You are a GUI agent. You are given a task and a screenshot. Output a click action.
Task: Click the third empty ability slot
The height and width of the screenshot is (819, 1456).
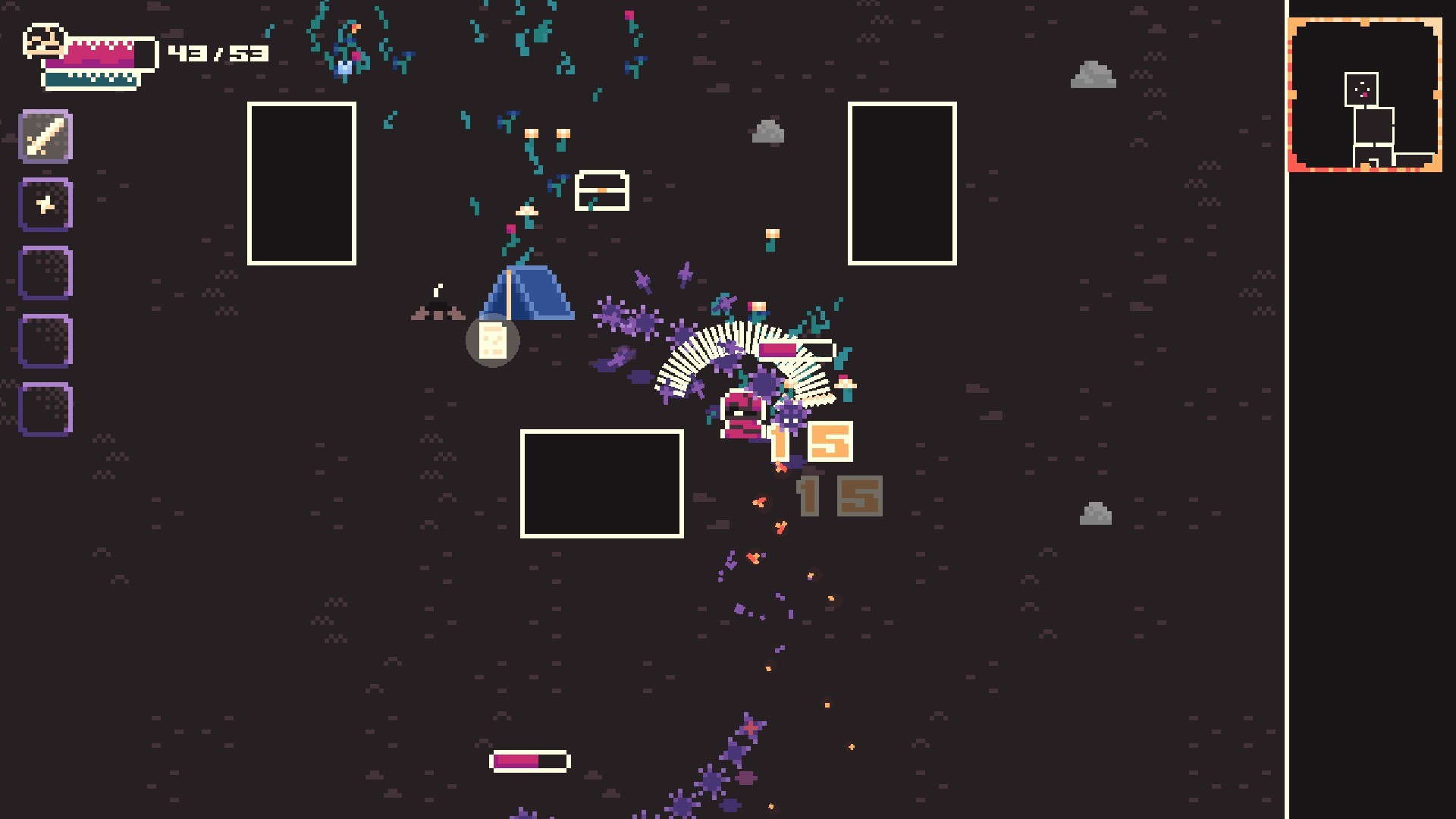click(x=45, y=272)
